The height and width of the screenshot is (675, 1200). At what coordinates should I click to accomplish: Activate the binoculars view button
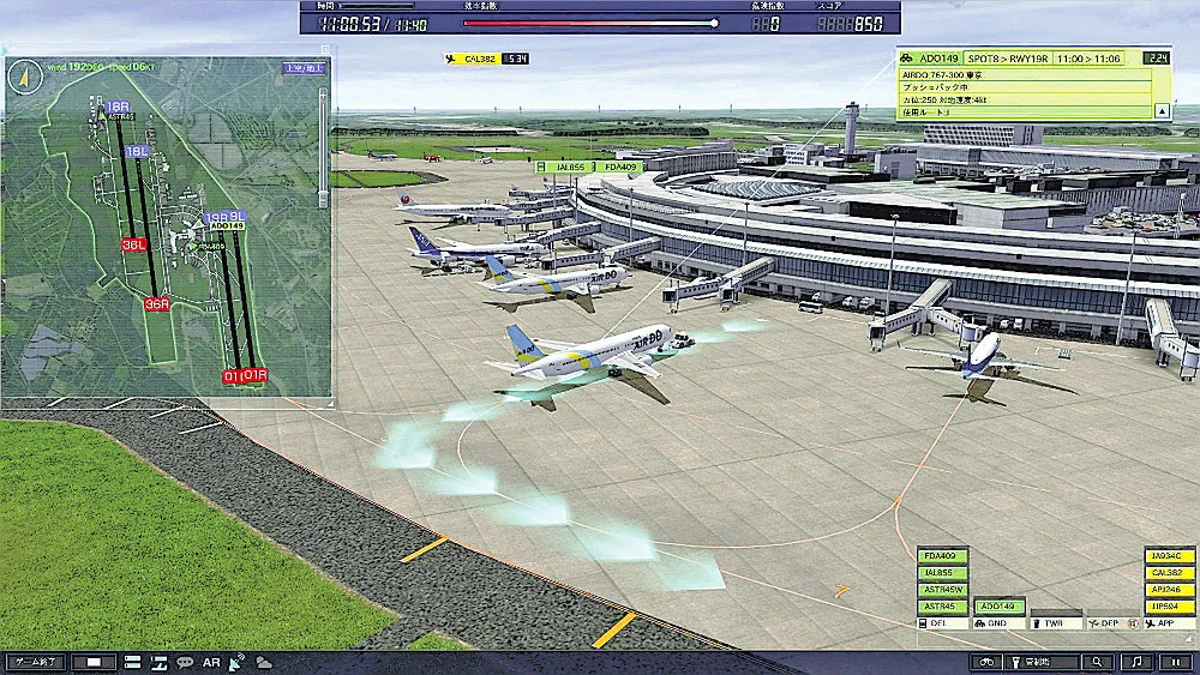pos(986,662)
